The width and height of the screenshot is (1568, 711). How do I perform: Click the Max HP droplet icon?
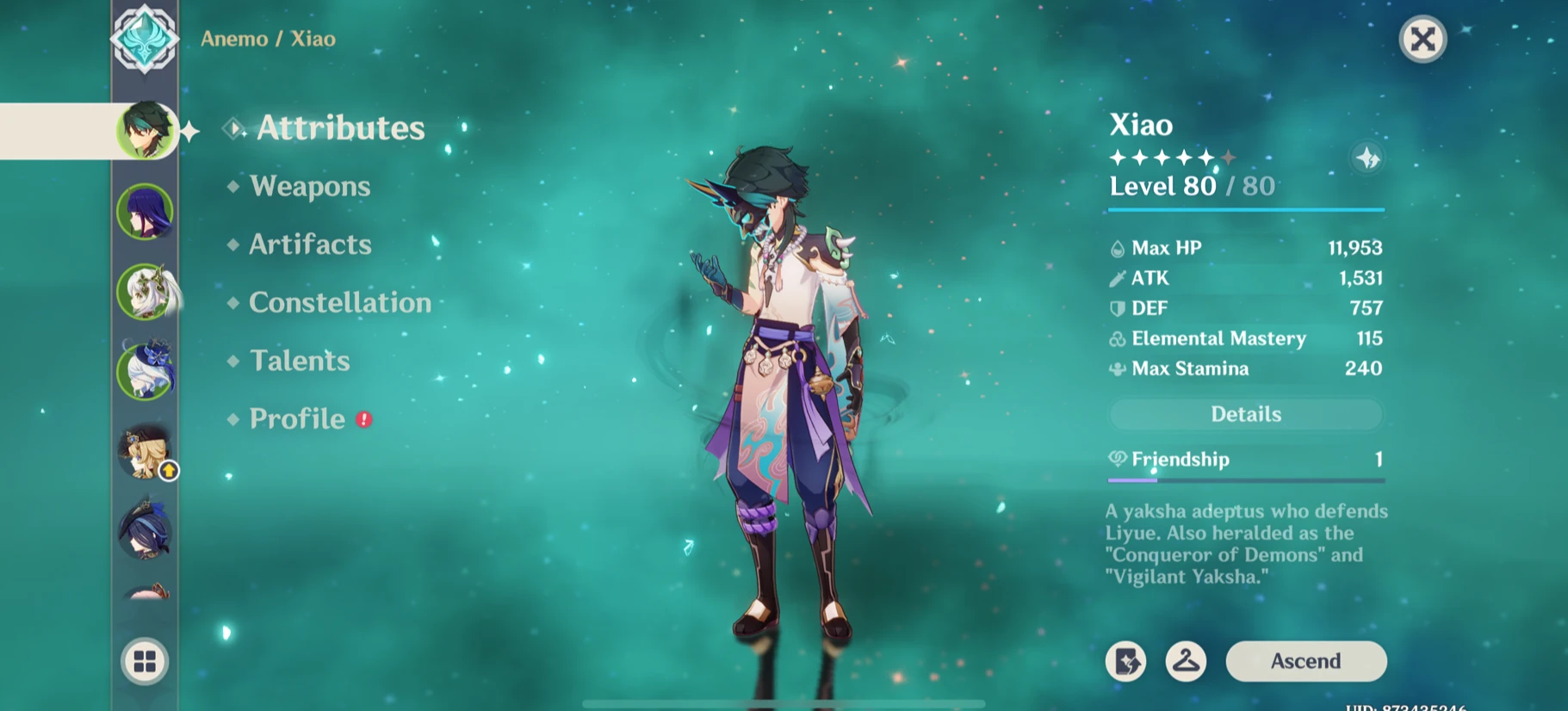click(1117, 248)
